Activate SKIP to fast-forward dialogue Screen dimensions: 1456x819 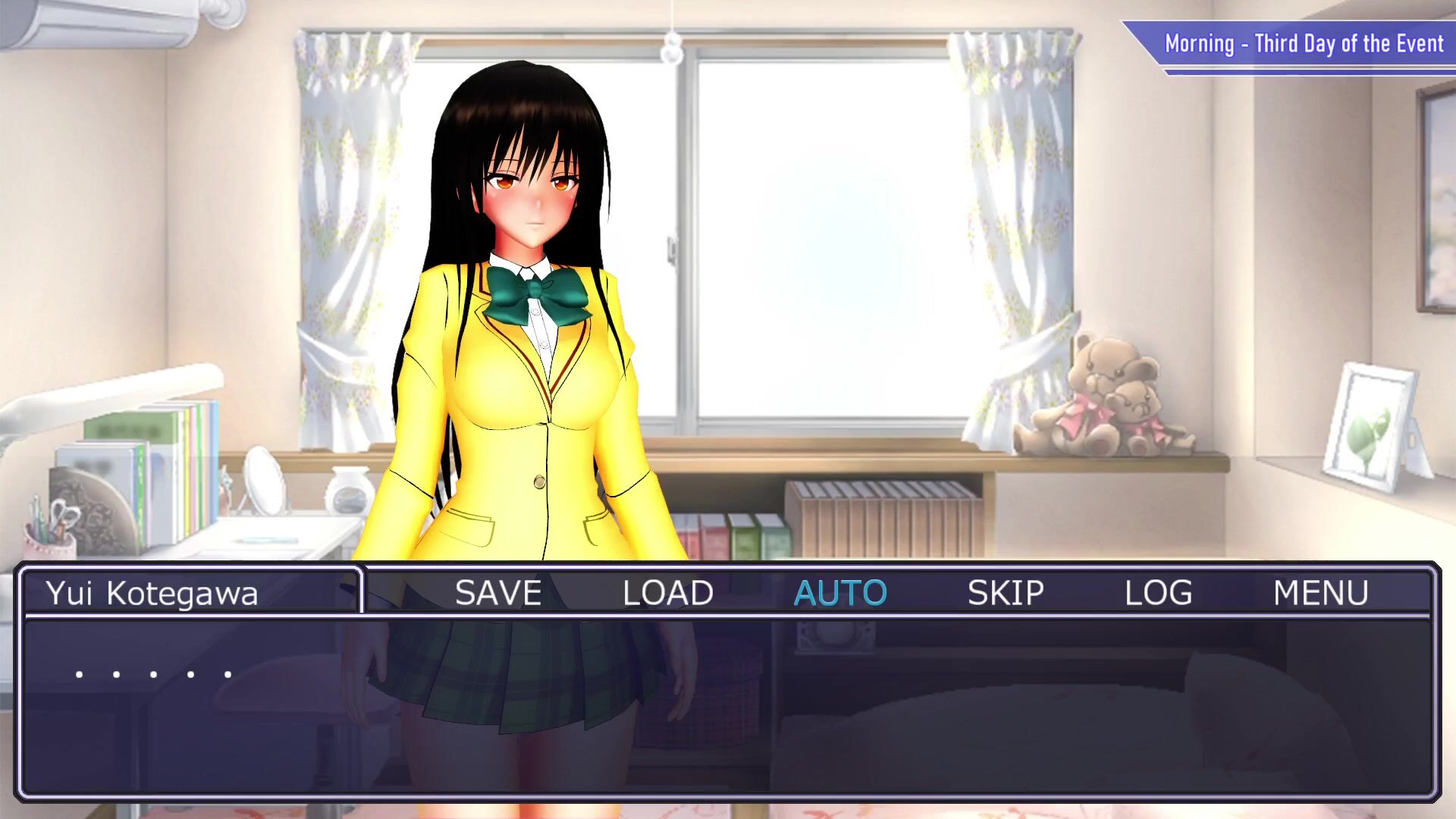point(1006,592)
